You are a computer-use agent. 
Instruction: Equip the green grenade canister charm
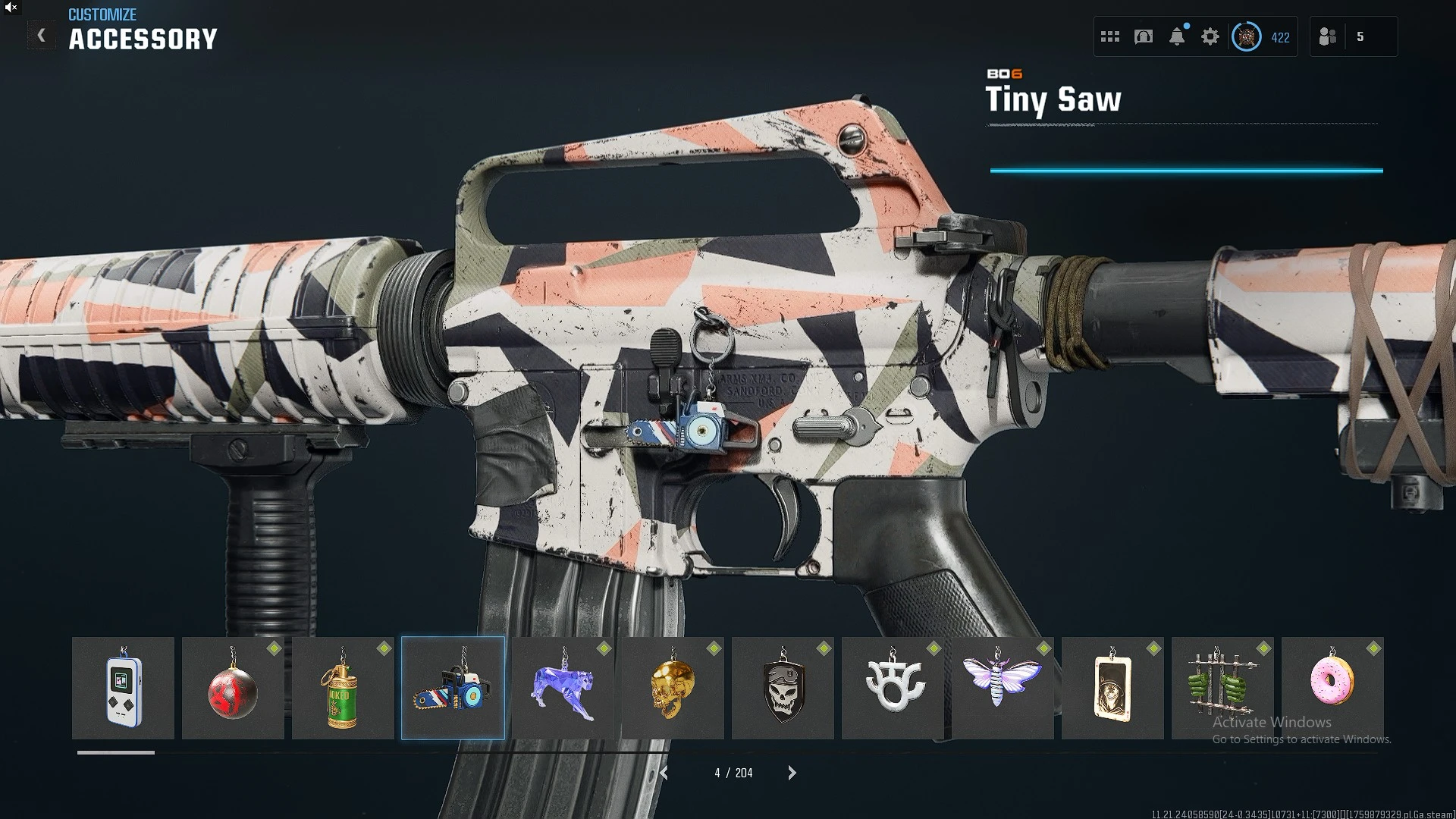343,688
